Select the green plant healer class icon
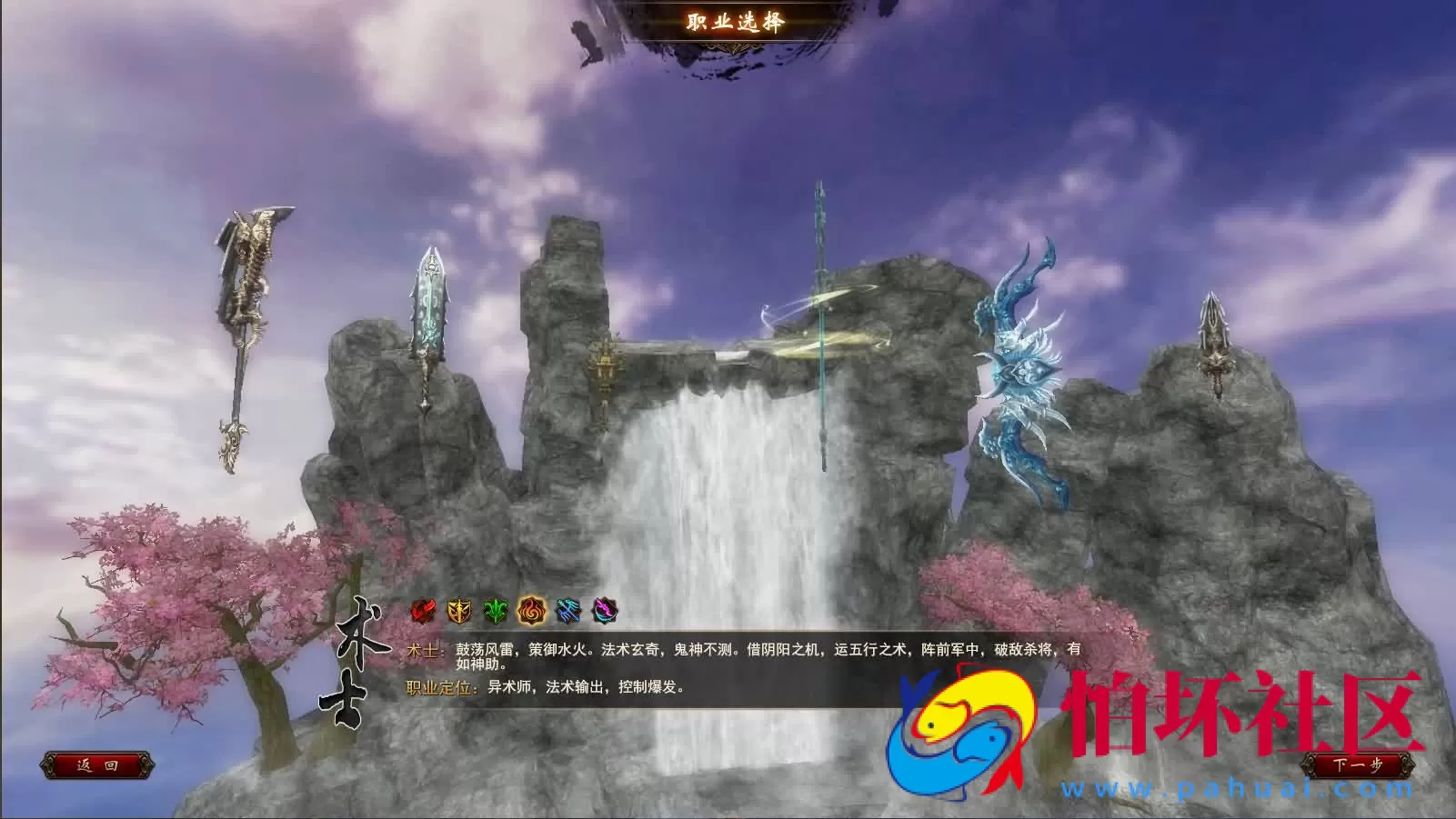The height and width of the screenshot is (819, 1456). click(x=494, y=610)
